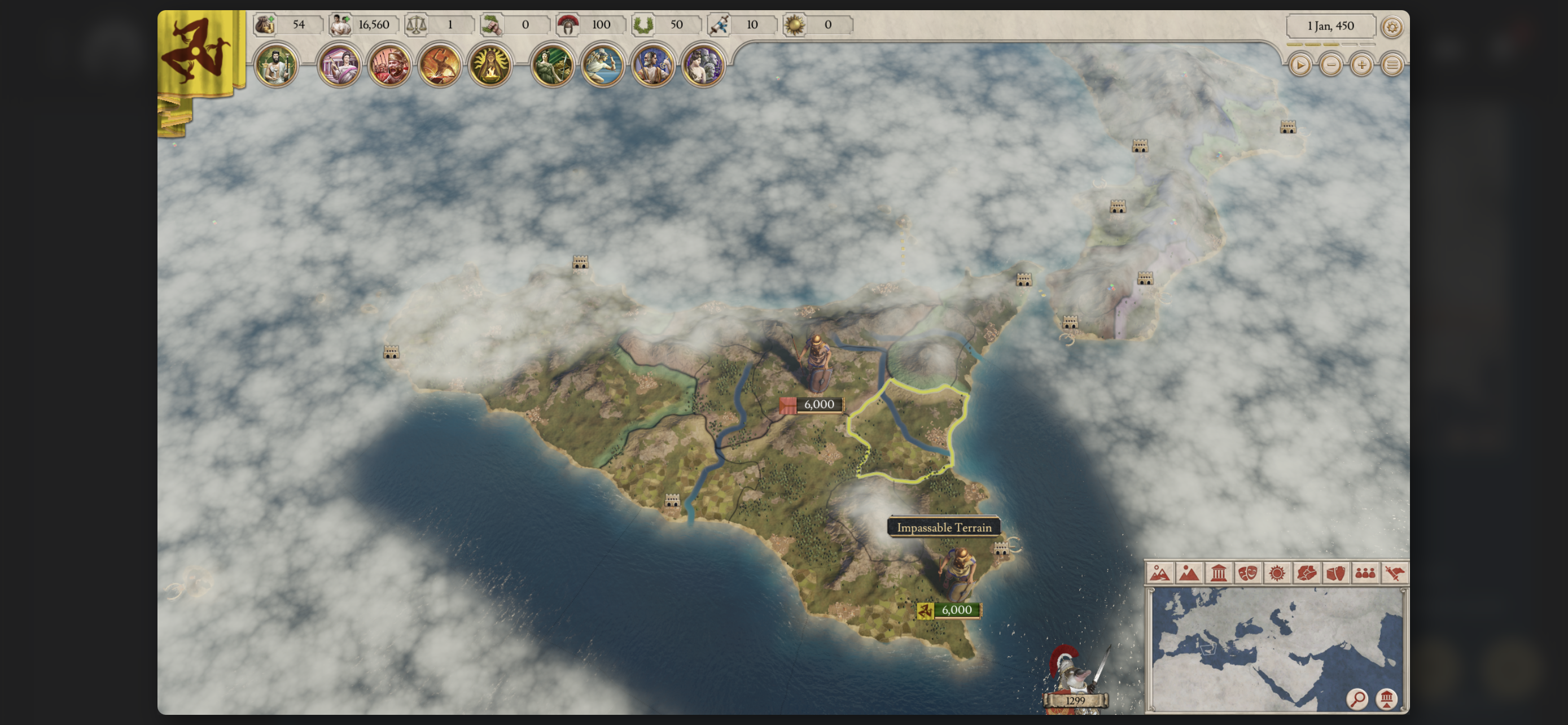Switch to the population map mode (three people)
The height and width of the screenshot is (725, 1568).
pos(1365,573)
